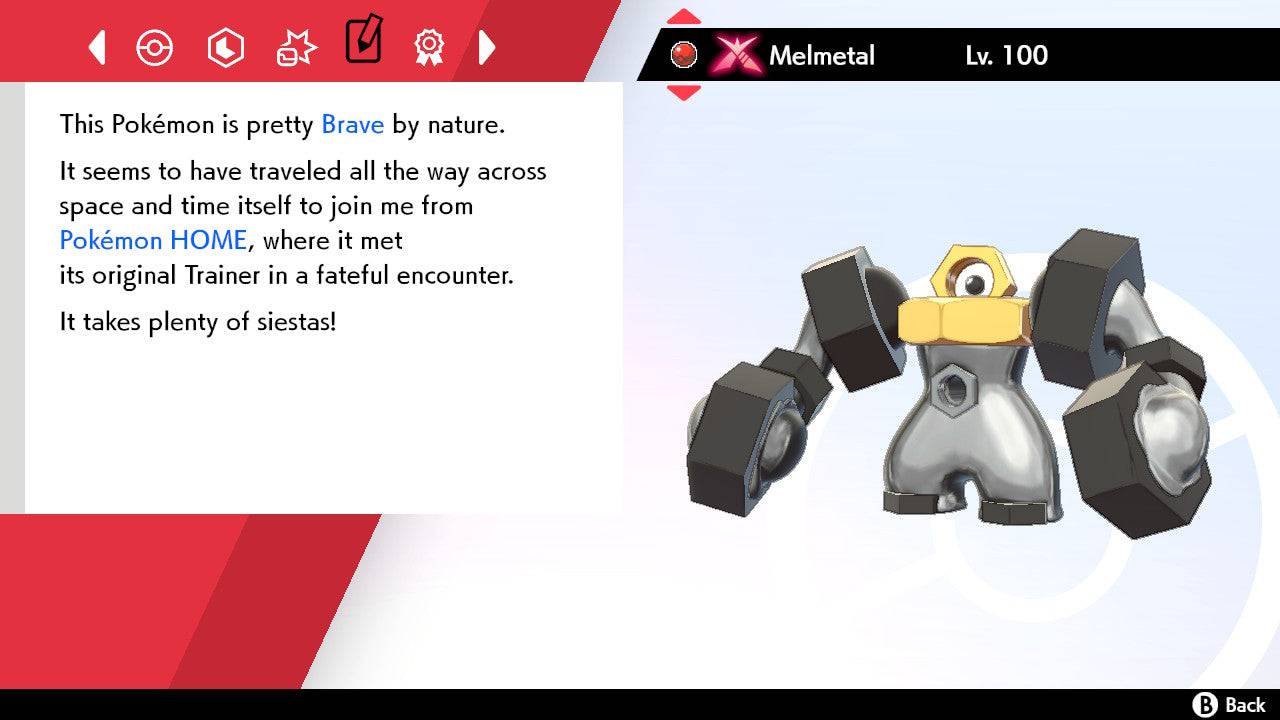Navigate to previous summary page with left arrow
Viewport: 1280px width, 720px height.
click(96, 47)
